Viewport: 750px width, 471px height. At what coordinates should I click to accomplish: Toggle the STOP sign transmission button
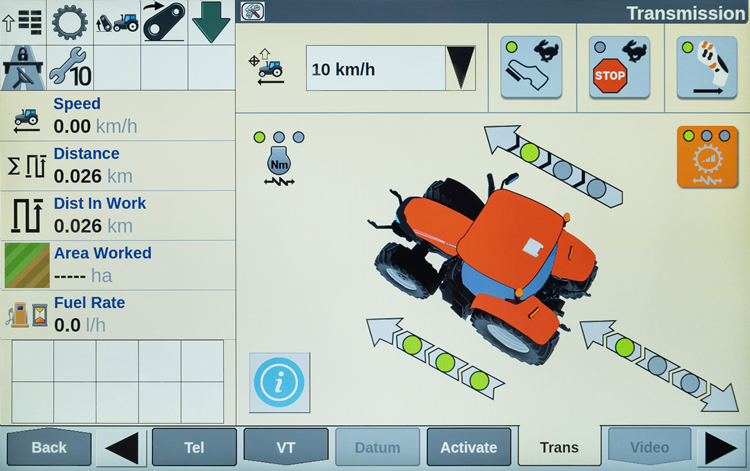click(x=619, y=67)
